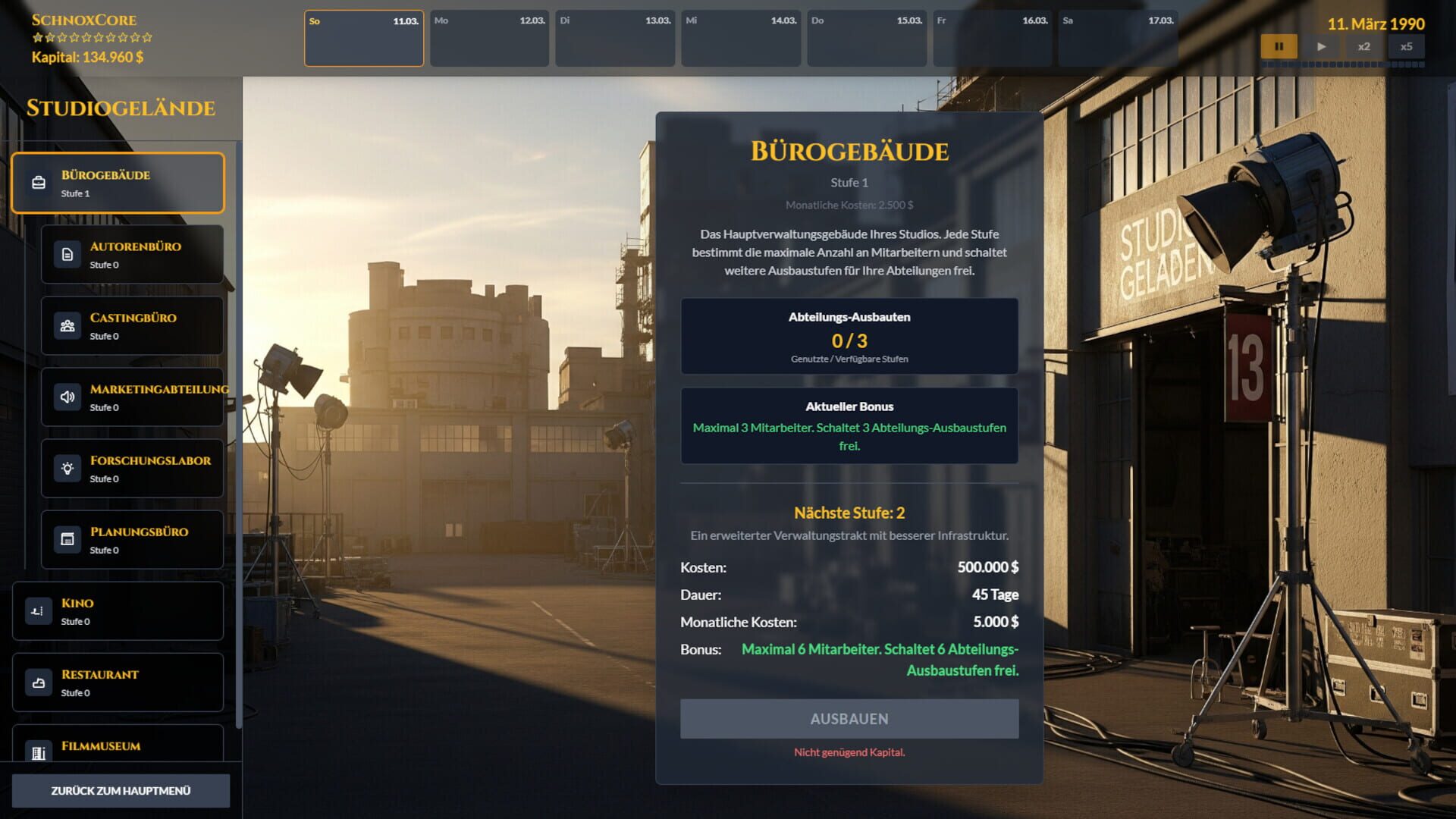Toggle the pause button for game time
Image resolution: width=1456 pixels, height=819 pixels.
[1279, 46]
